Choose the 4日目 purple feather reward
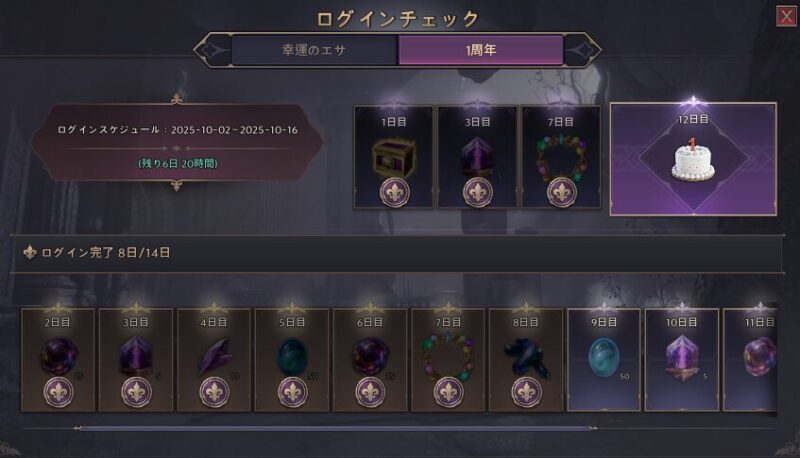This screenshot has height=458, width=800. [214, 360]
